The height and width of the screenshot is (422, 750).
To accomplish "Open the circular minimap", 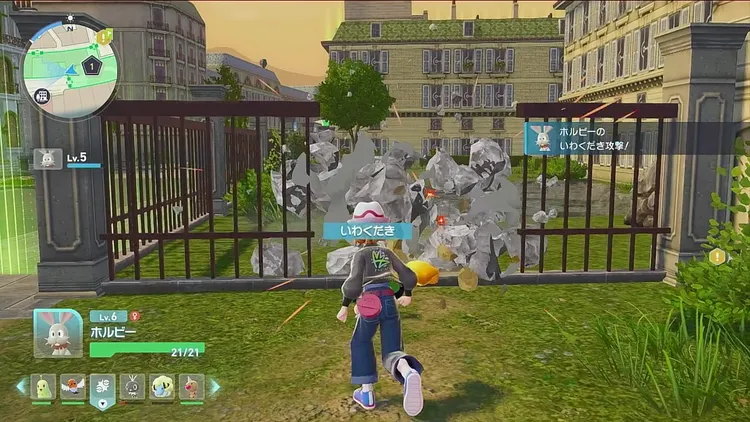I will point(70,68).
